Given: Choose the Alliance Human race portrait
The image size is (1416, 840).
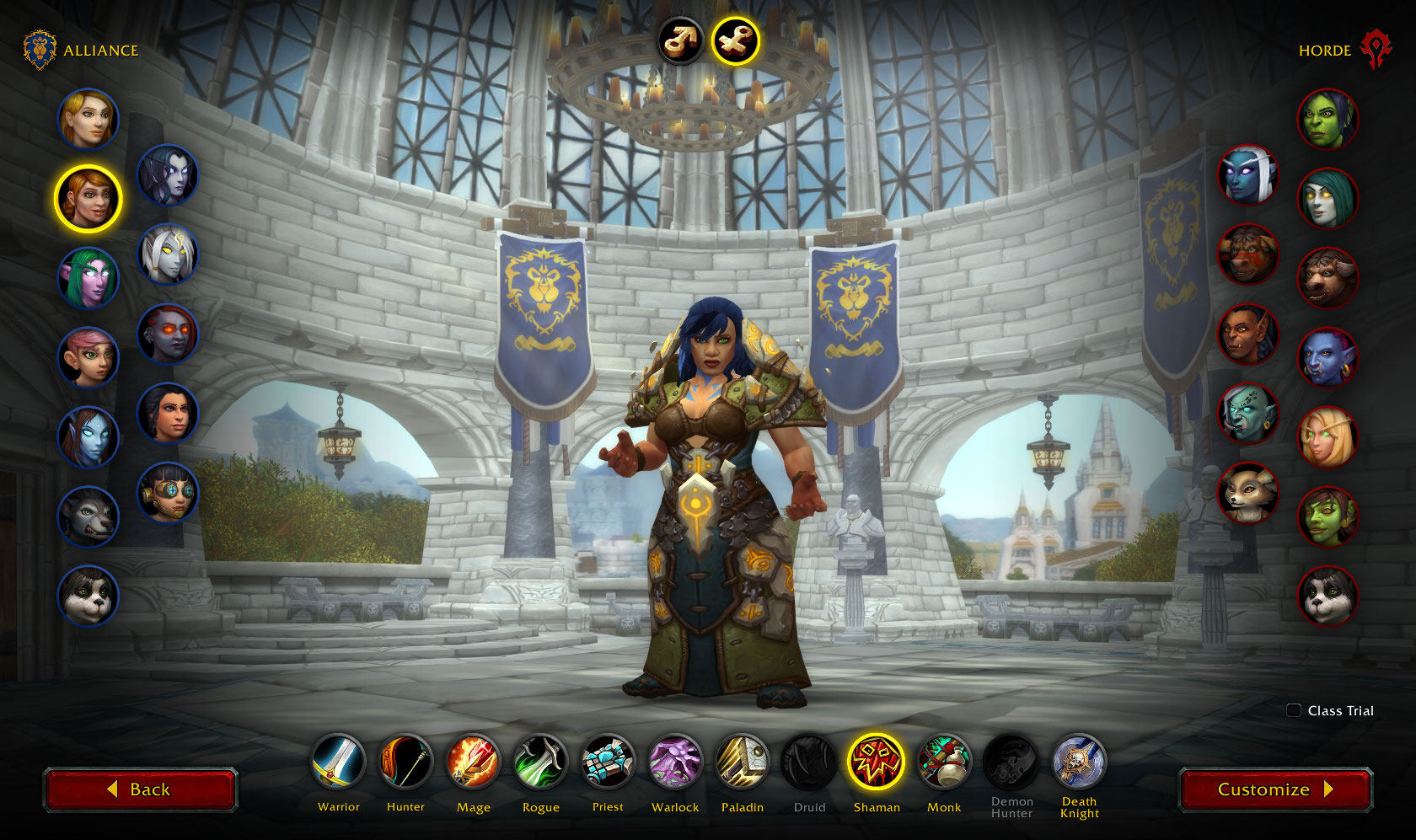Looking at the screenshot, I should coord(88,119).
